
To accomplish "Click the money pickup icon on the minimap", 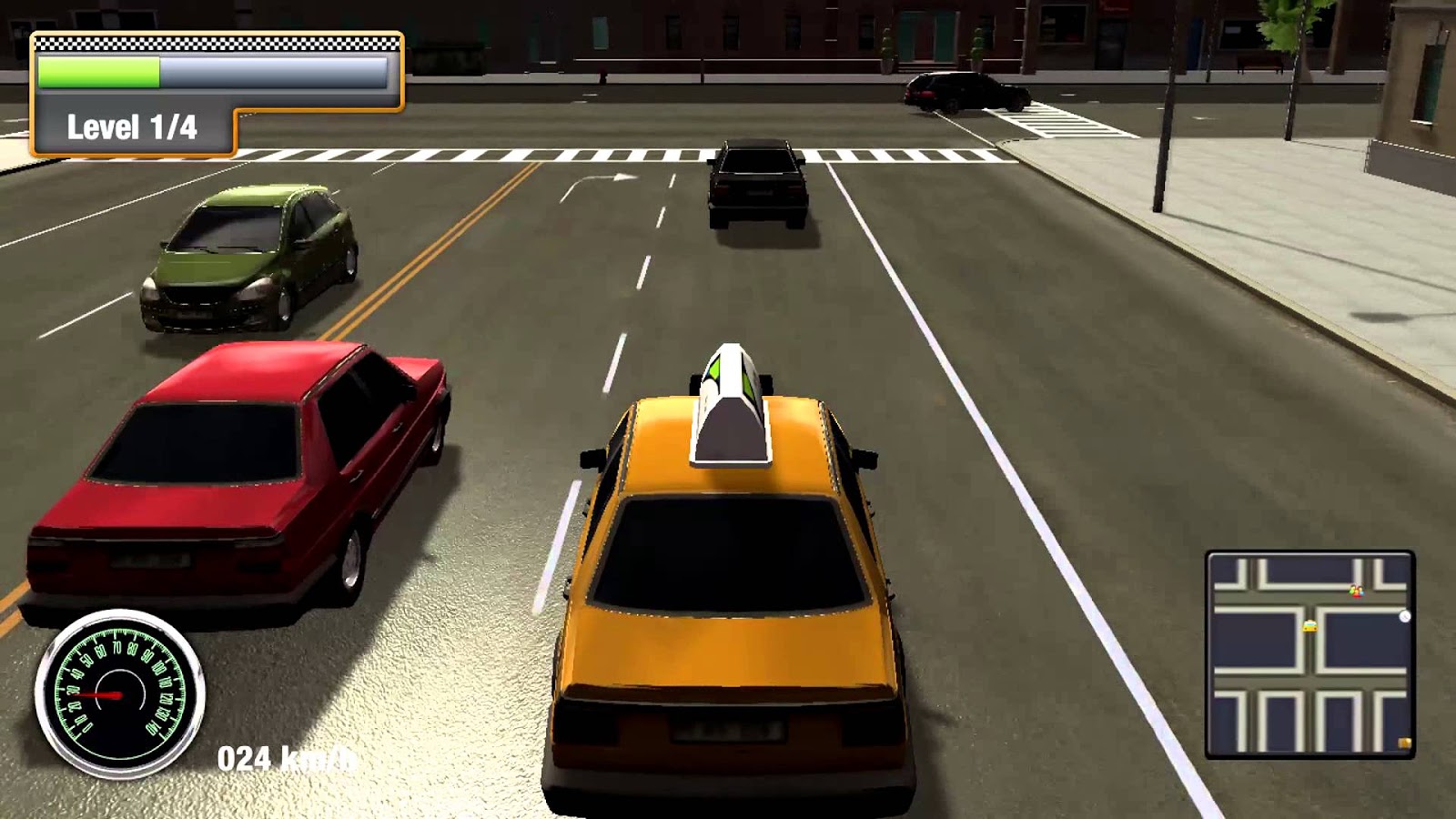I will click(1405, 743).
